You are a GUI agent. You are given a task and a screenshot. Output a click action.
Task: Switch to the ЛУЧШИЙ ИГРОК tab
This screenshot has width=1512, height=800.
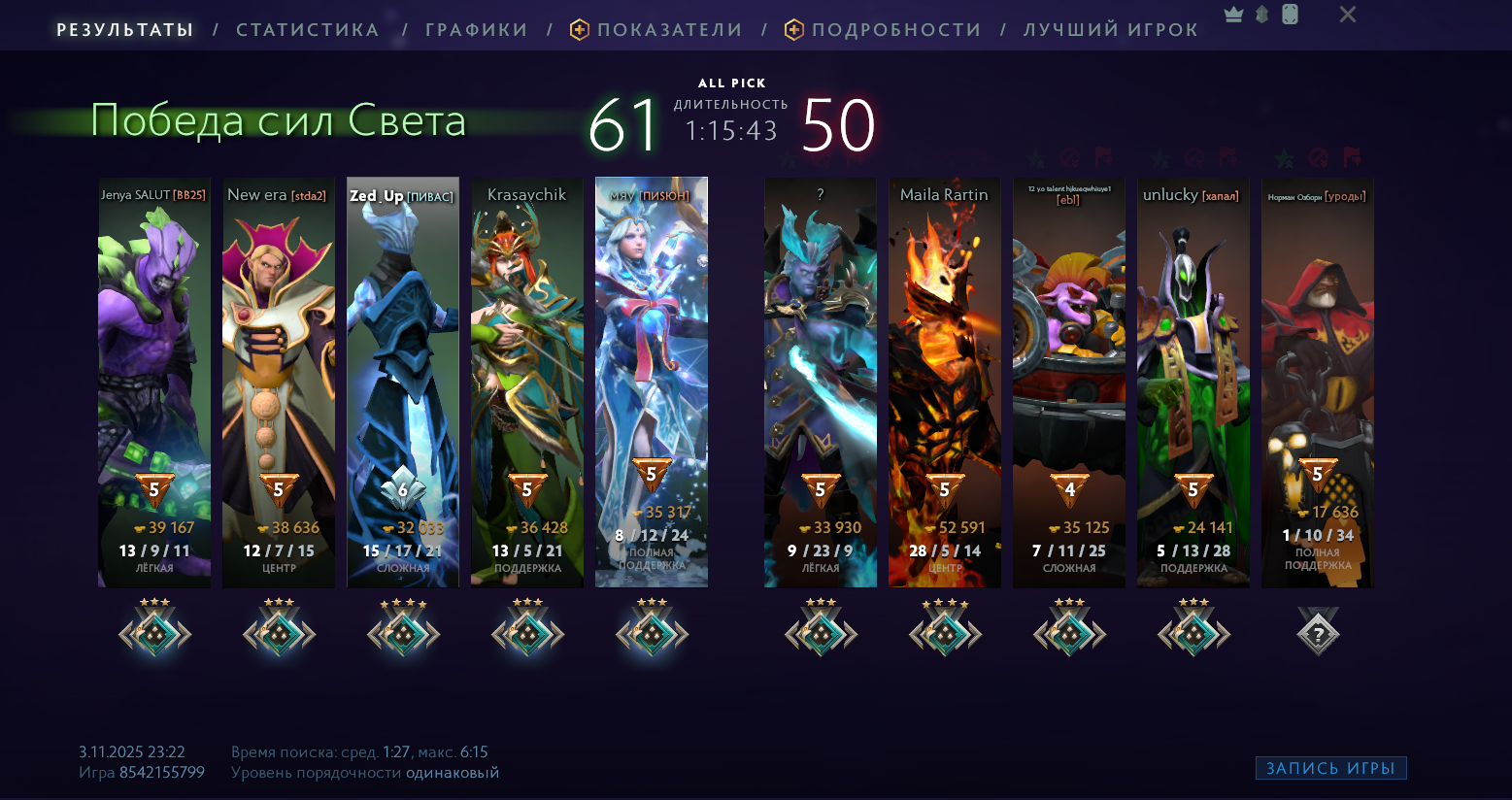pyautogui.click(x=1111, y=30)
